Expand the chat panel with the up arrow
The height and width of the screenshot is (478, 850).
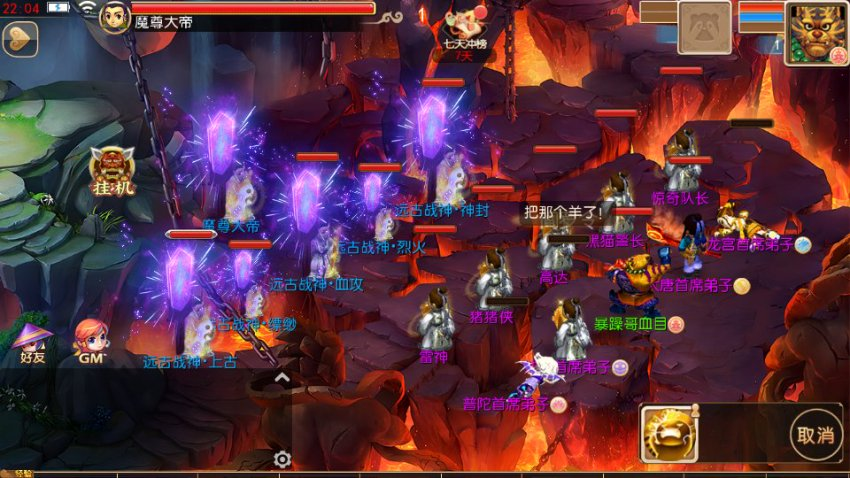coord(282,378)
